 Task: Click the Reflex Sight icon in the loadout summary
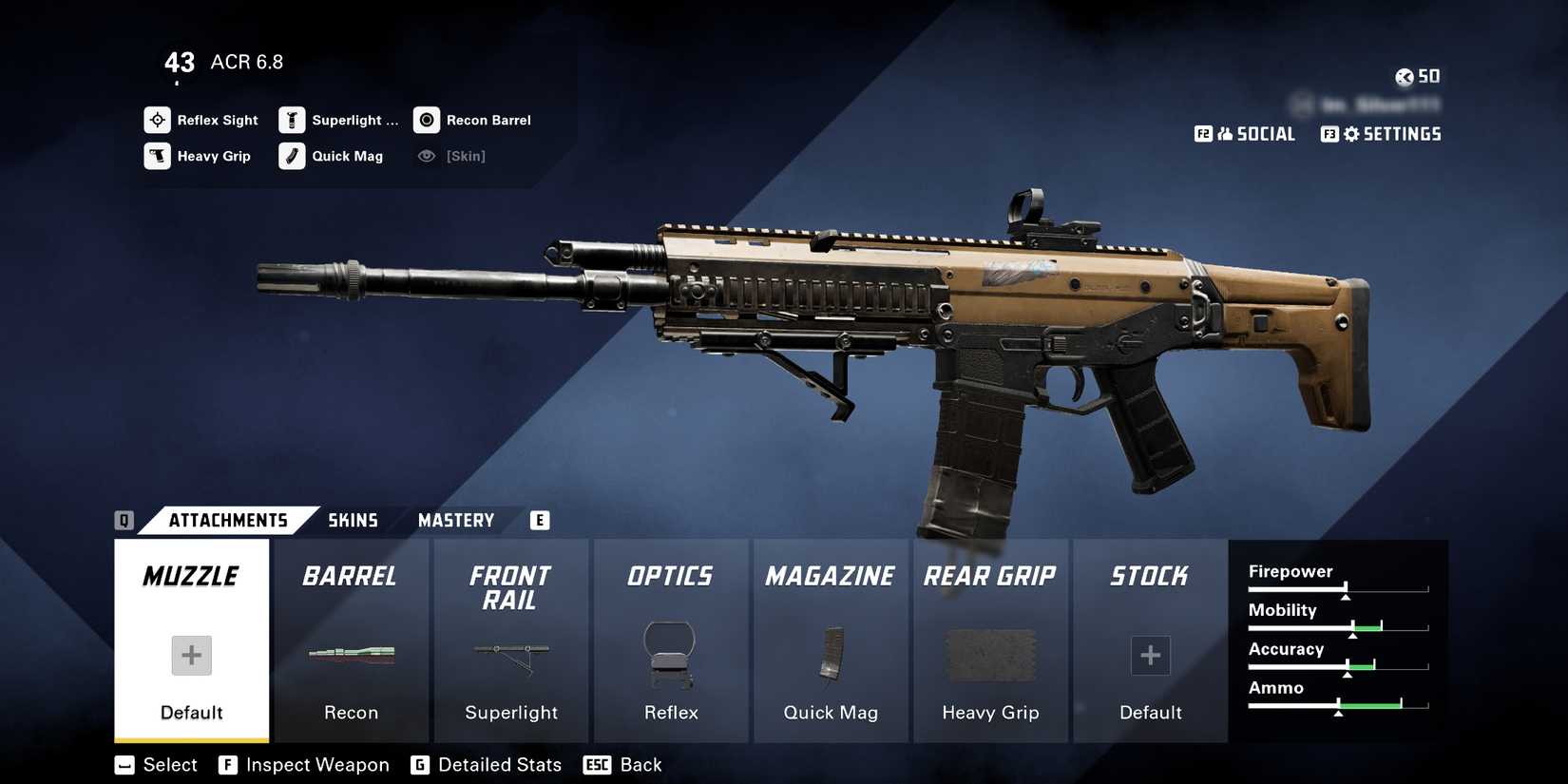click(x=157, y=120)
